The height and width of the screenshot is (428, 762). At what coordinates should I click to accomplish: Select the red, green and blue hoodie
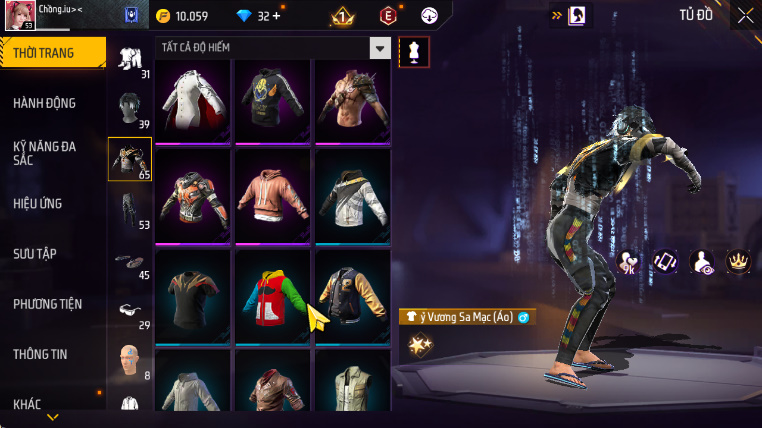(x=272, y=295)
